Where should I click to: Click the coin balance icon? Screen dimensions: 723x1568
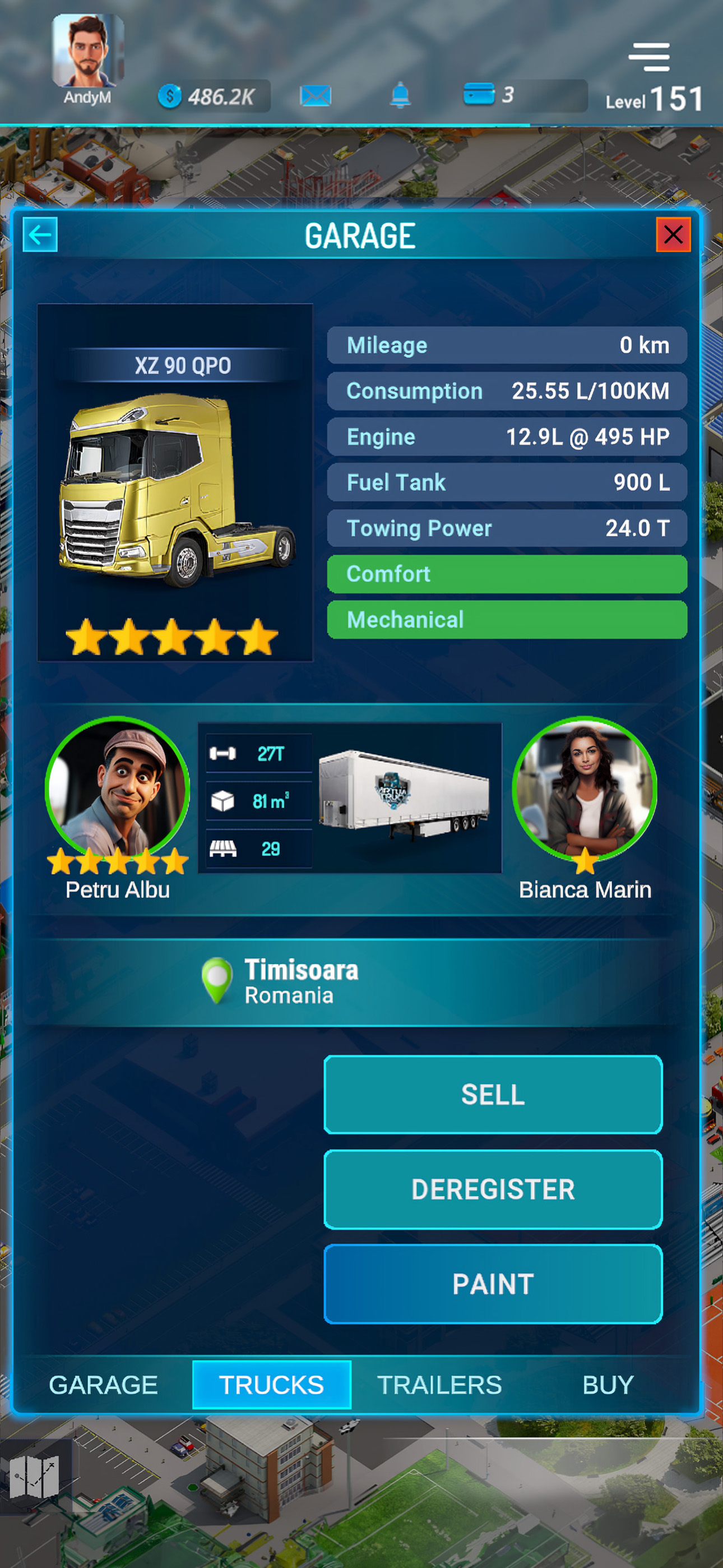pyautogui.click(x=171, y=96)
